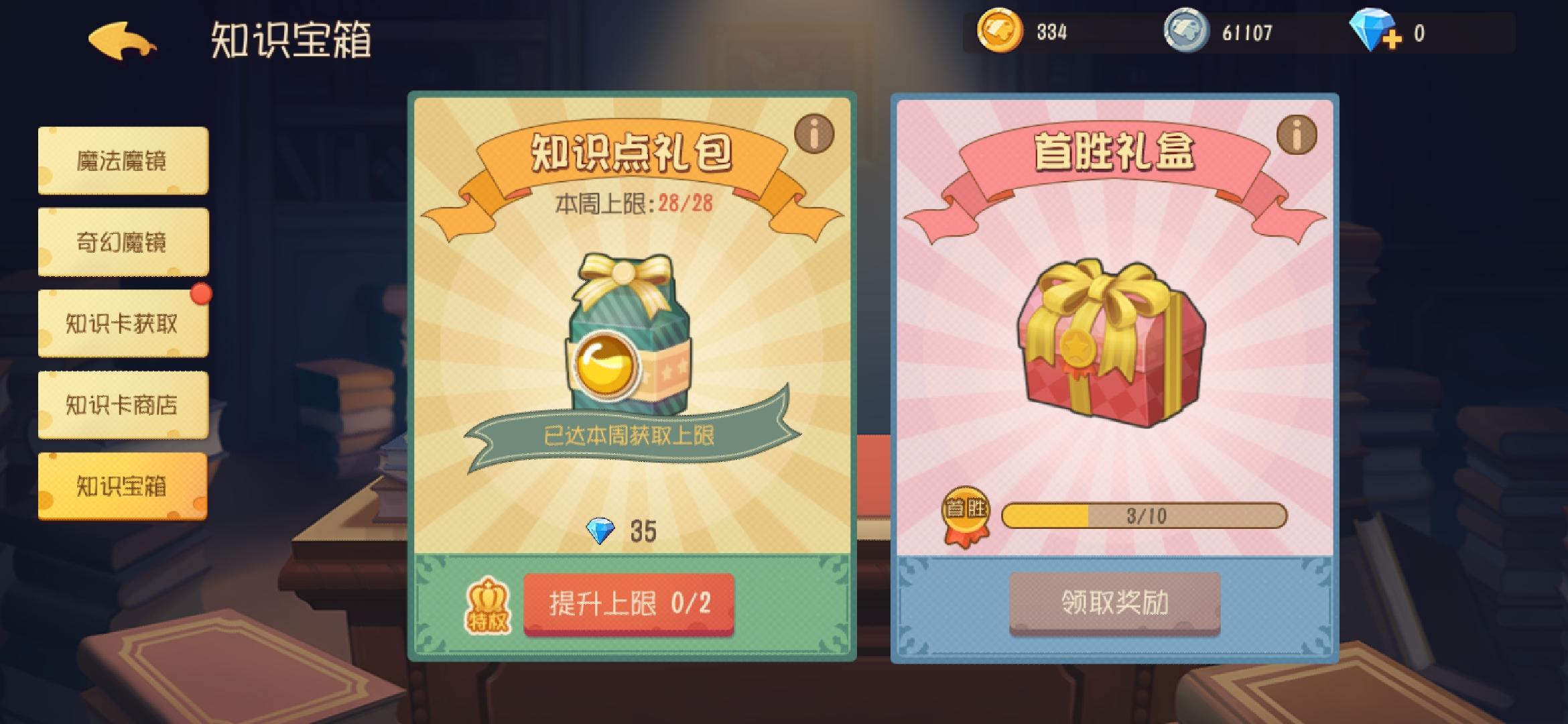Switch to the 奇幻魔镜 section
Screen dimensions: 1568x724
coord(123,241)
